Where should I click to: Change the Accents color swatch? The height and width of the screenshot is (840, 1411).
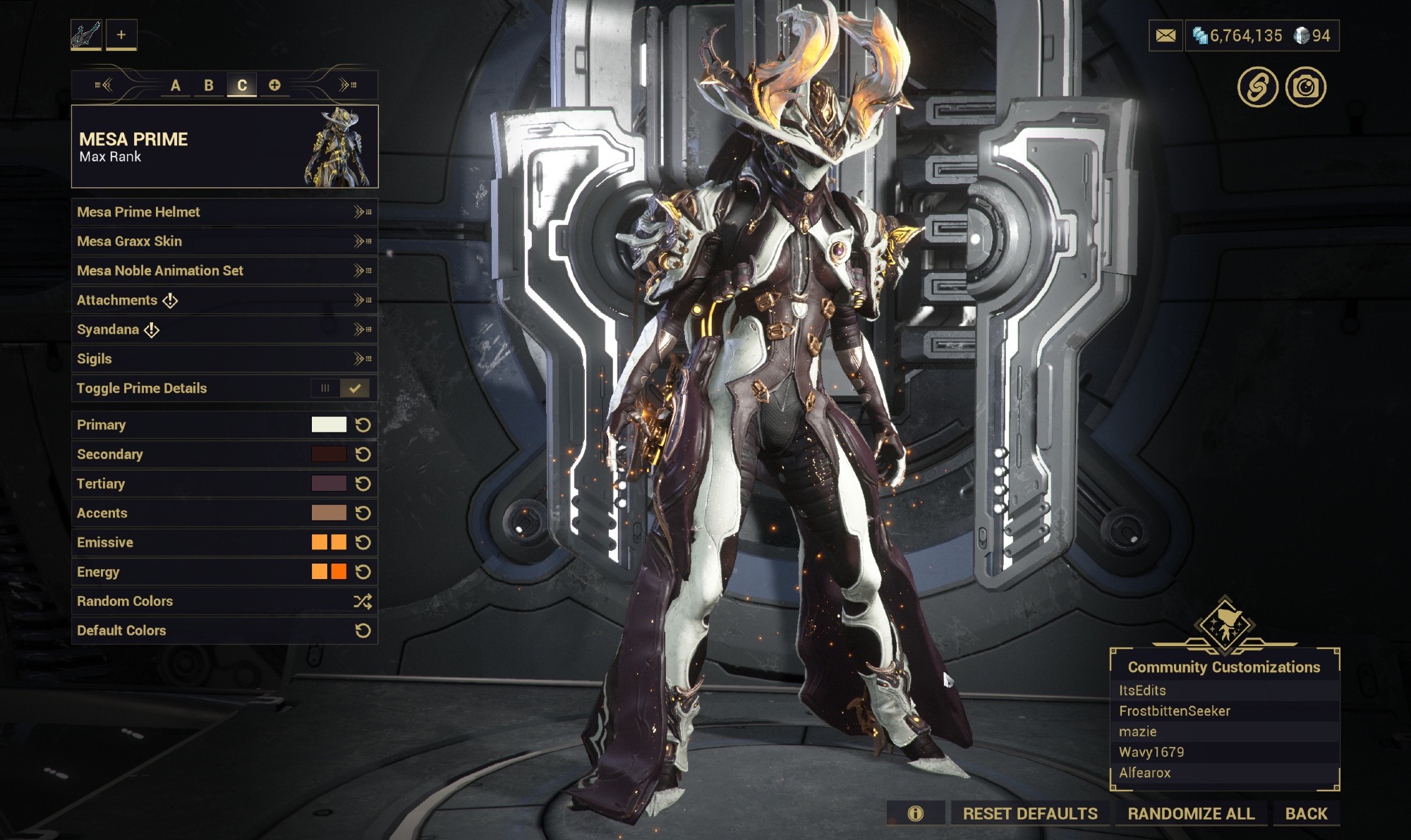click(329, 513)
